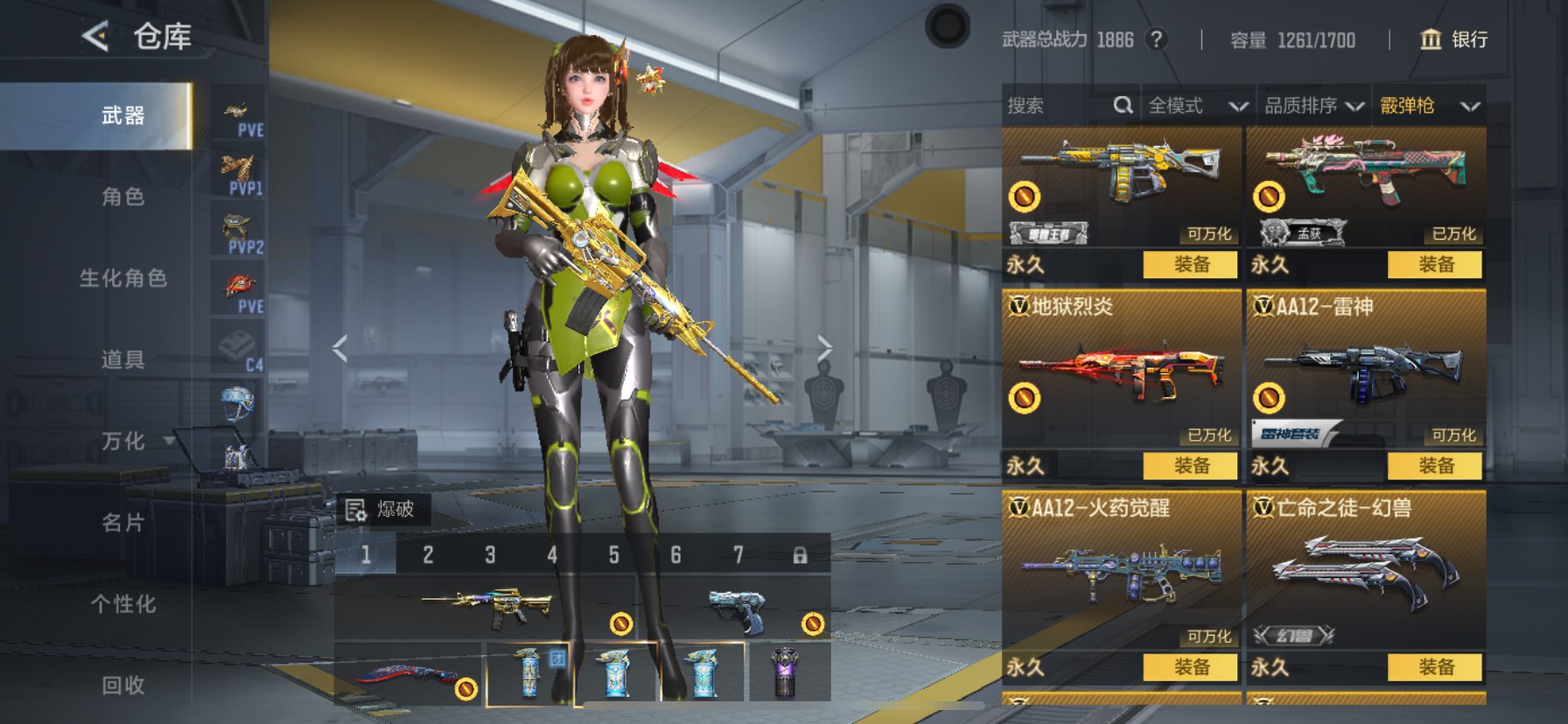The height and width of the screenshot is (724, 1568).
Task: Click the weapon 搜索 search field
Action: point(1059,106)
